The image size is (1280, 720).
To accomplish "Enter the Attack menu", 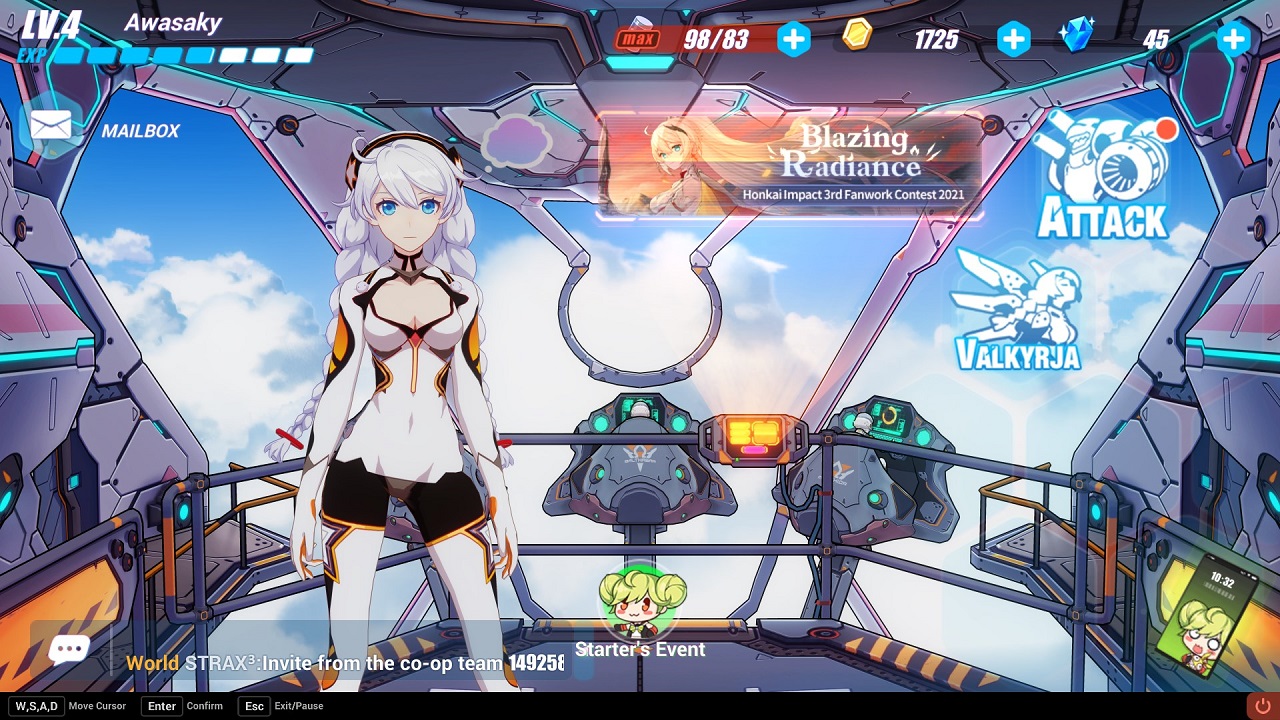I will 1102,180.
